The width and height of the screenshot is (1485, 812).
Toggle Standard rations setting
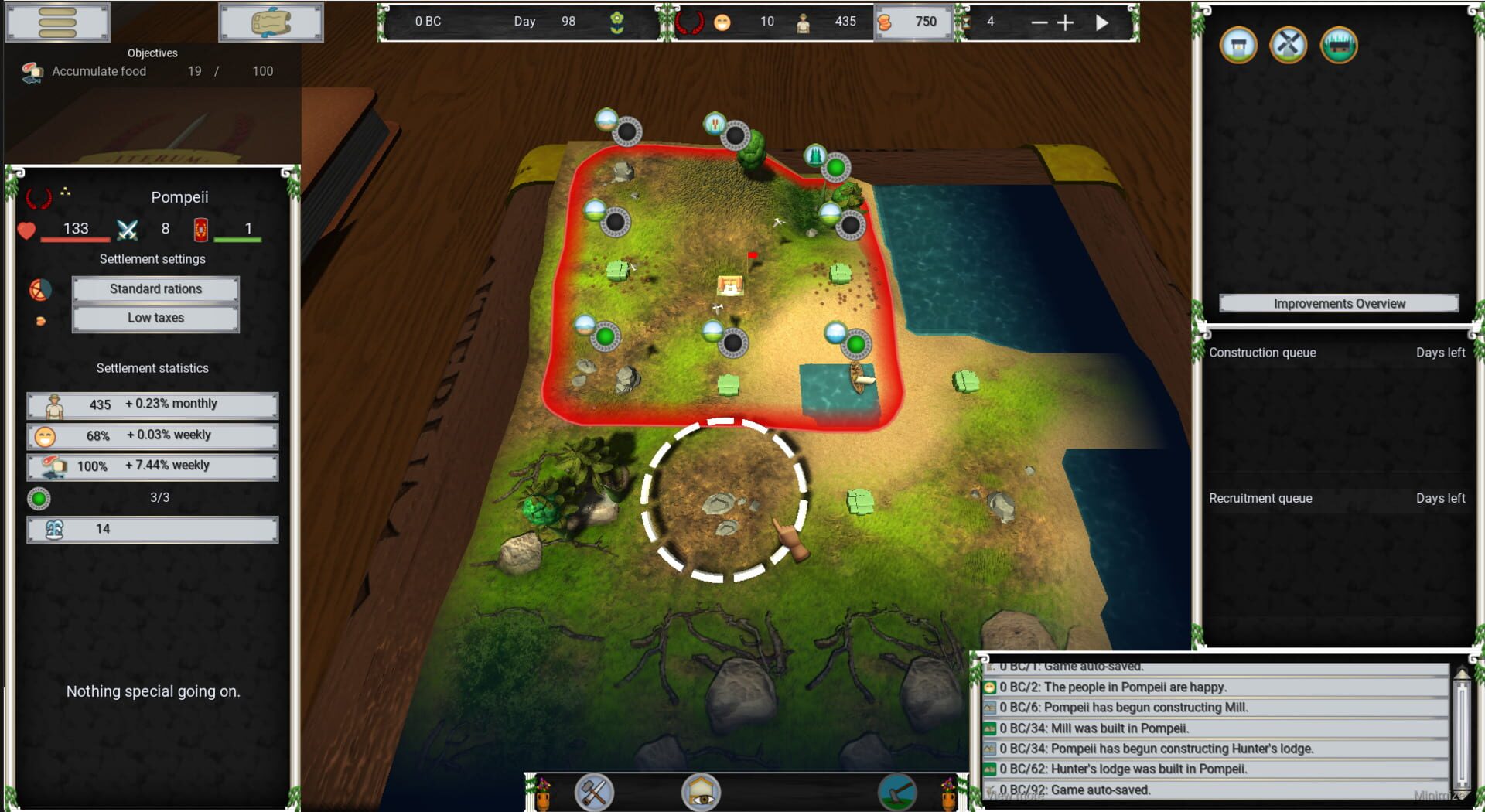(x=155, y=288)
